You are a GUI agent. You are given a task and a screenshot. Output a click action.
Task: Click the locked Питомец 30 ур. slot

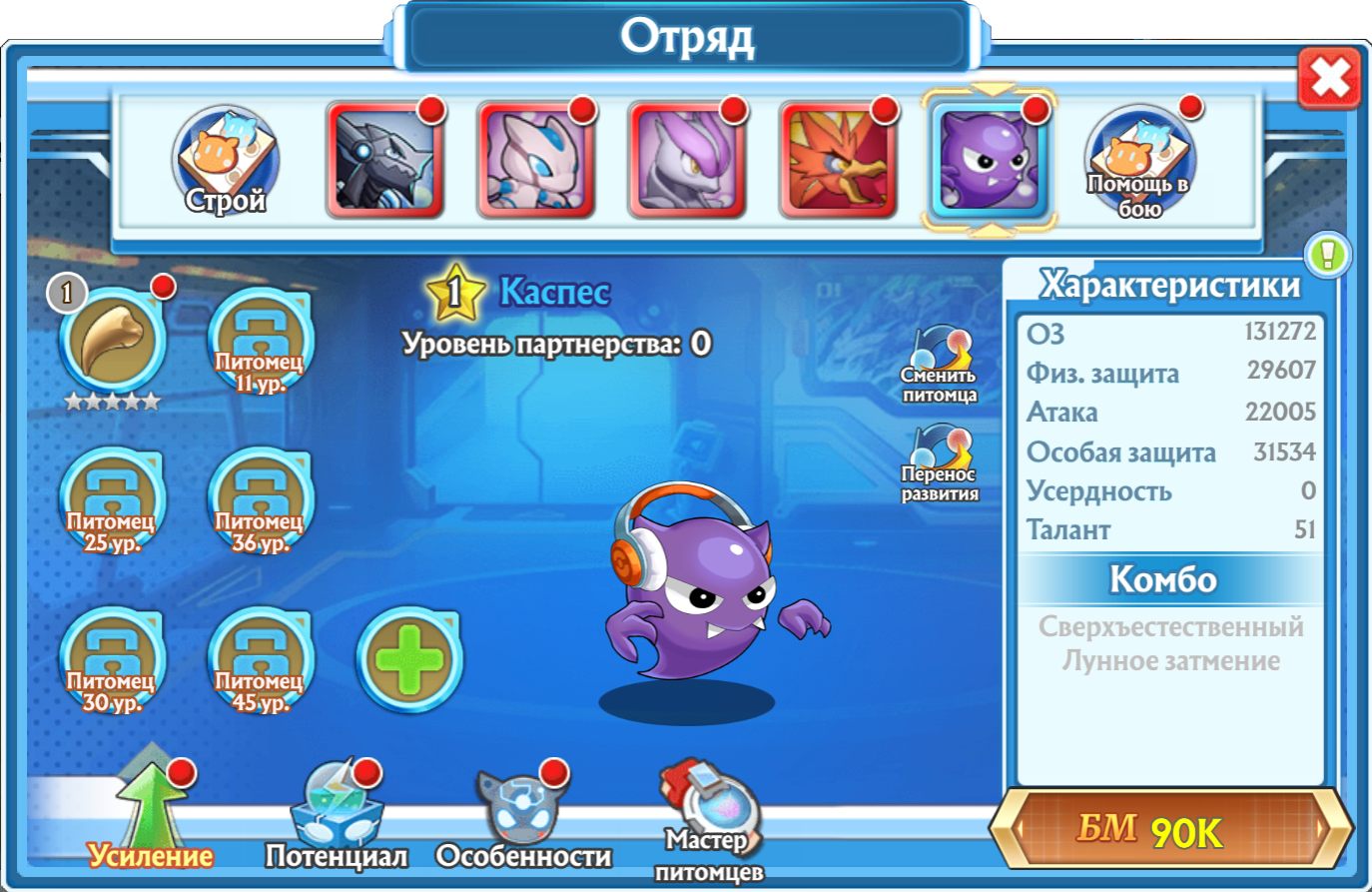tap(111, 660)
